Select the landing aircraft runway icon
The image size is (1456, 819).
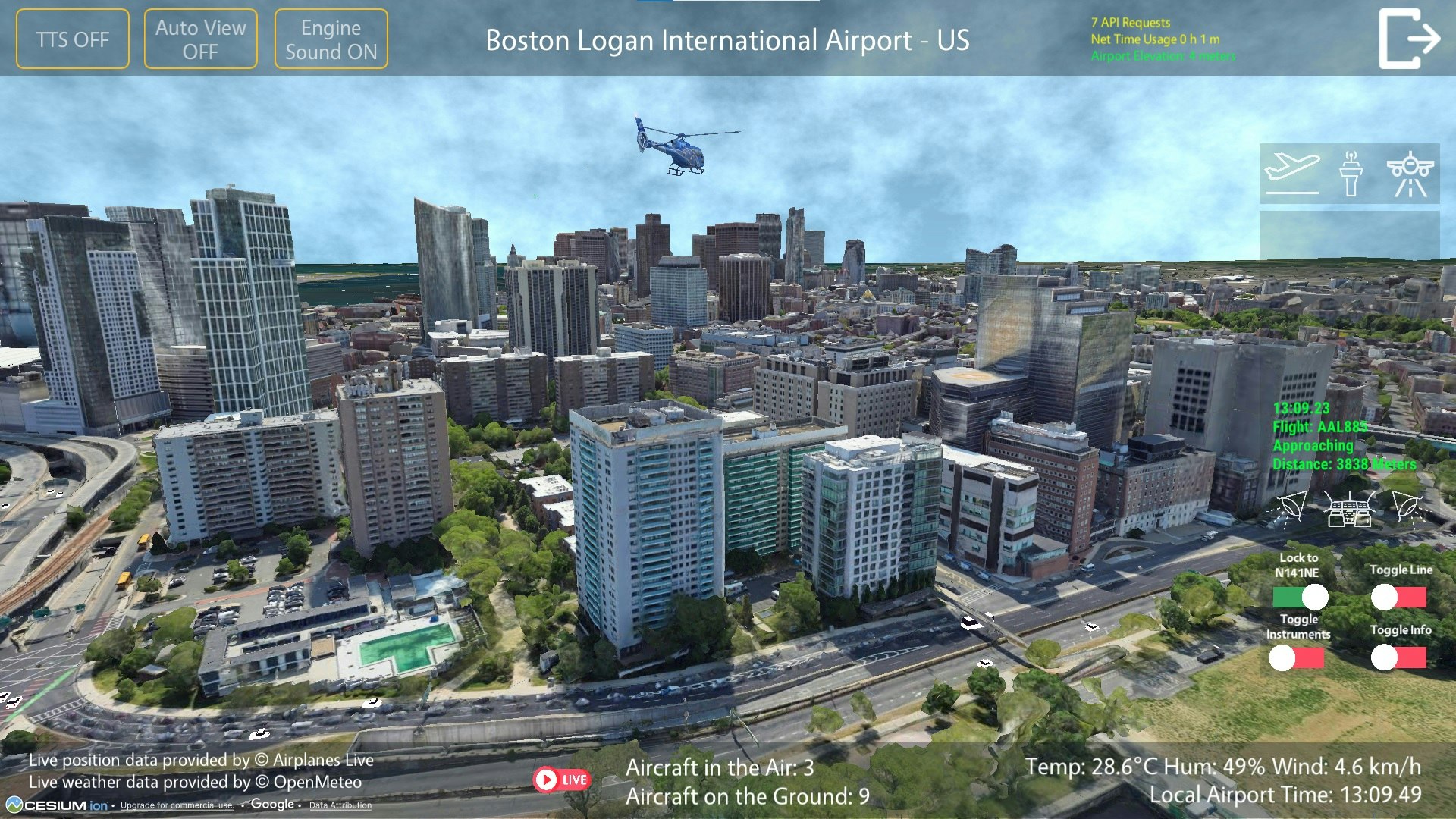[1410, 173]
